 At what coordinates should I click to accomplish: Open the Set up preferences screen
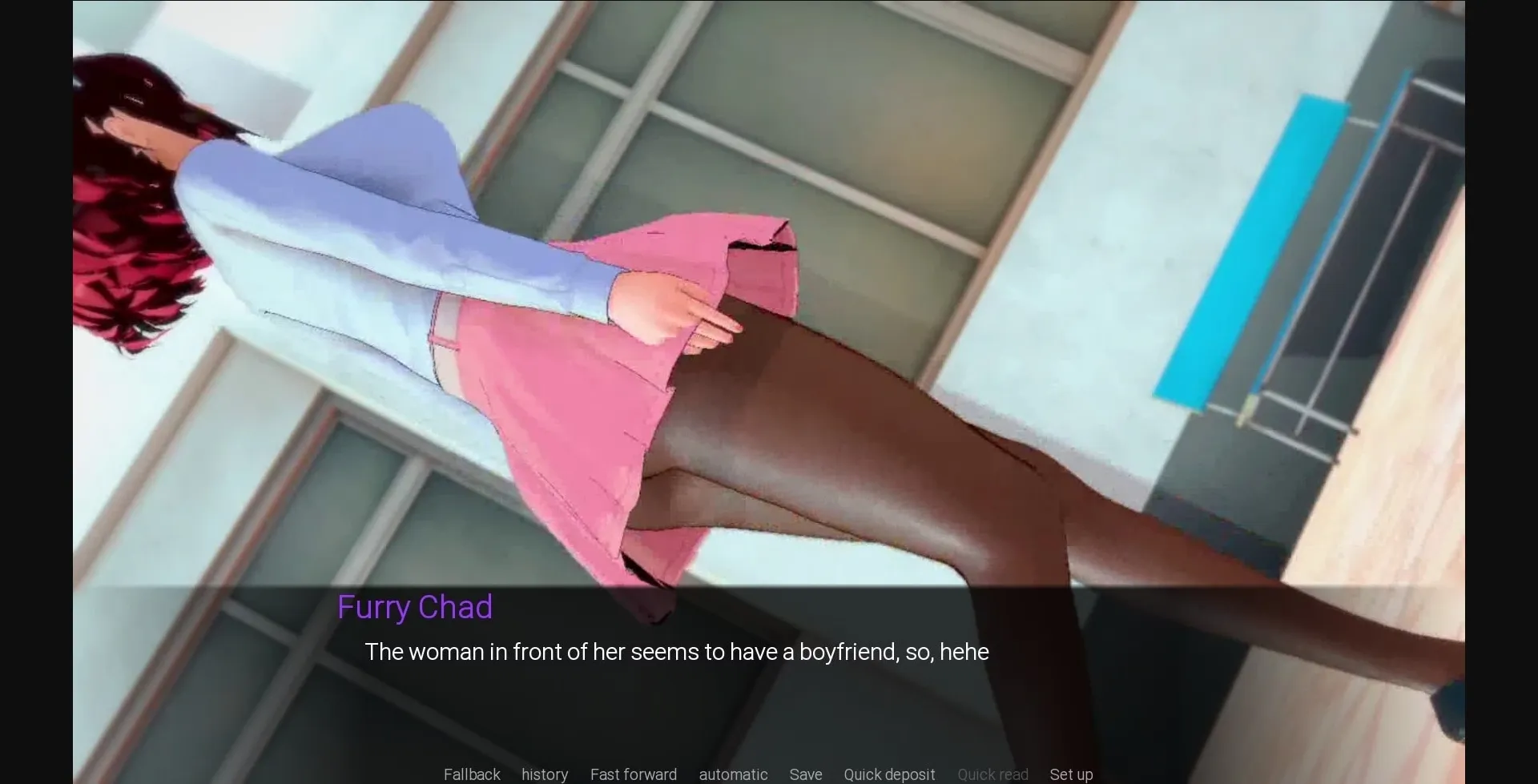click(1071, 774)
